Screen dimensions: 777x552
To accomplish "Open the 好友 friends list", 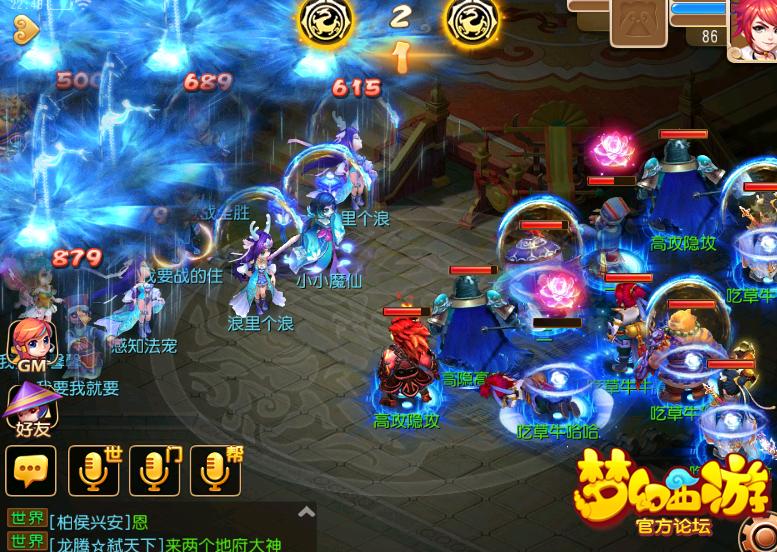I will [x=30, y=409].
